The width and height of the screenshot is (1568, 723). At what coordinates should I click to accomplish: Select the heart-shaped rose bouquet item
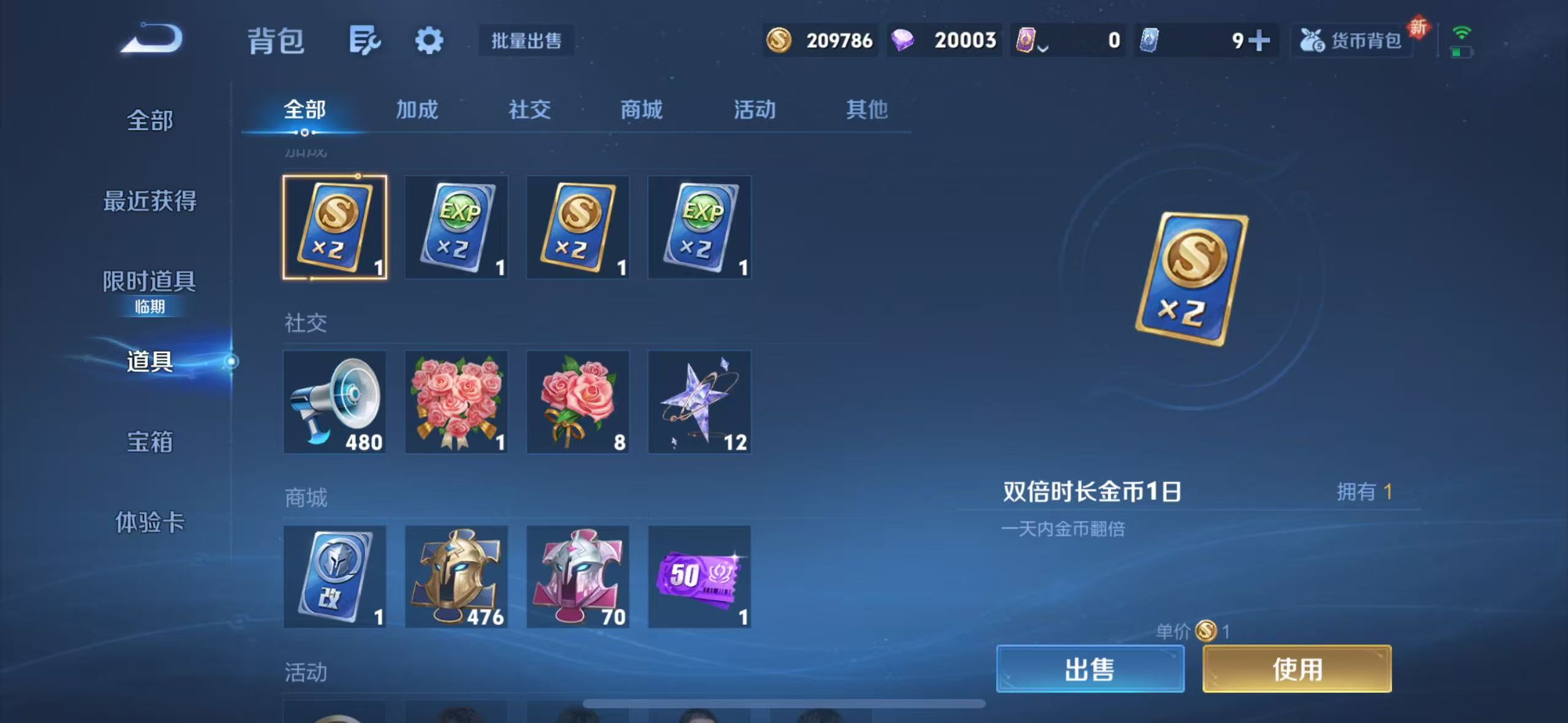tap(456, 402)
